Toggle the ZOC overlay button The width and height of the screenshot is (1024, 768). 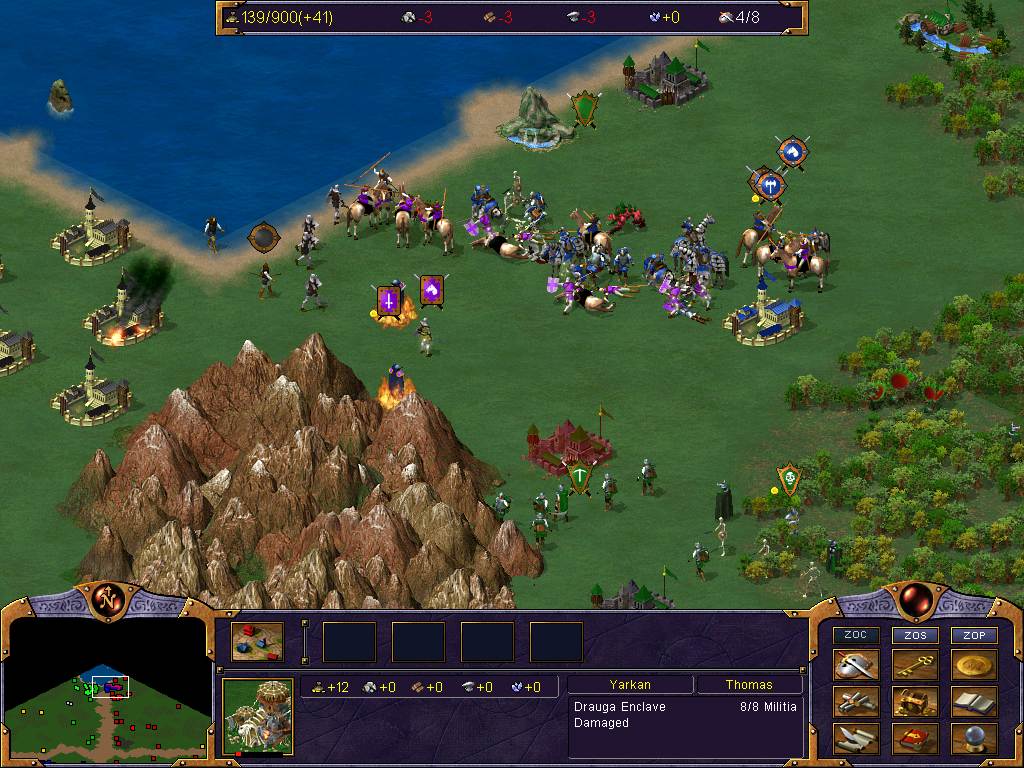pyautogui.click(x=856, y=635)
